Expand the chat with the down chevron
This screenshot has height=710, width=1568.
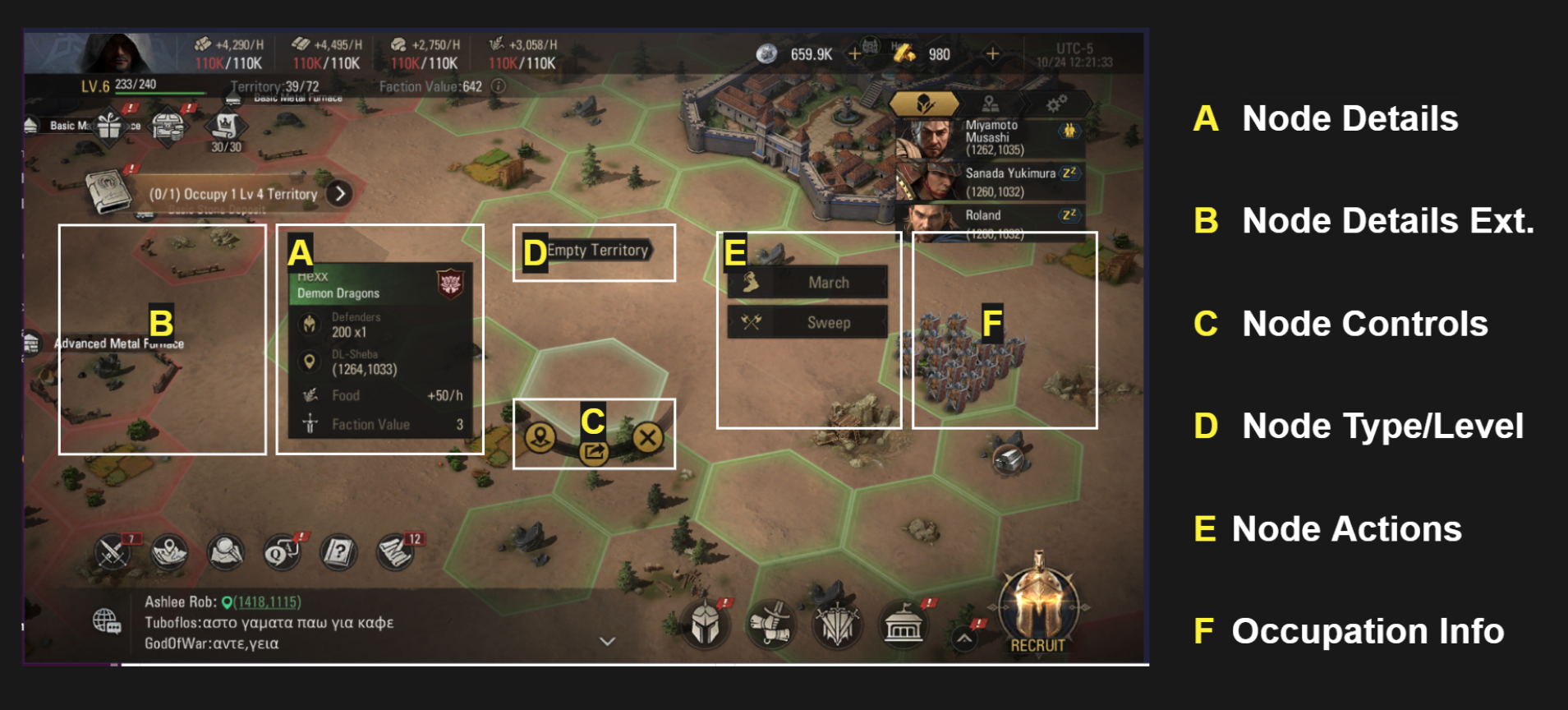pyautogui.click(x=607, y=641)
